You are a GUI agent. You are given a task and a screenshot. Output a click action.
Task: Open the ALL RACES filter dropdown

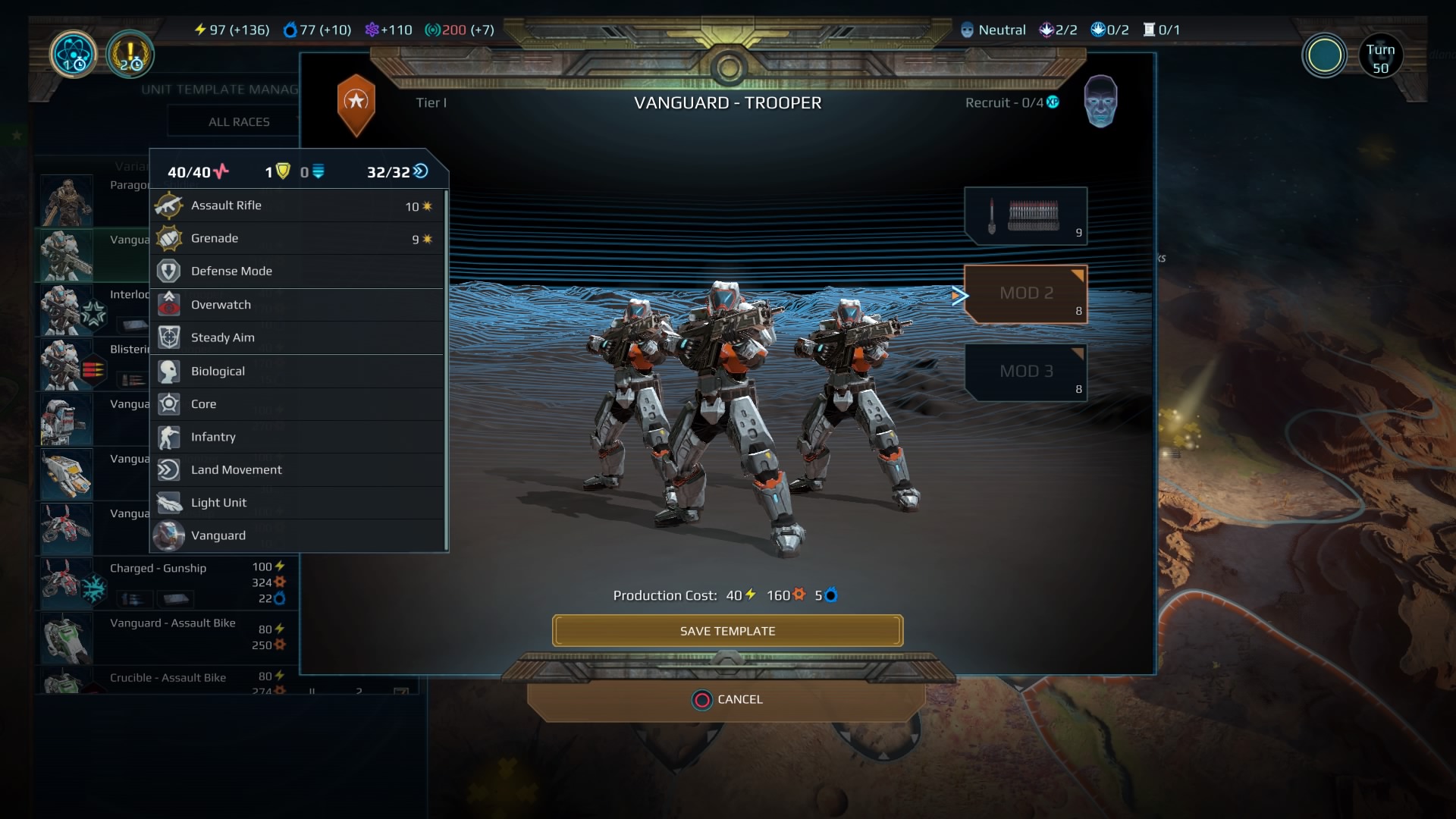coord(239,122)
